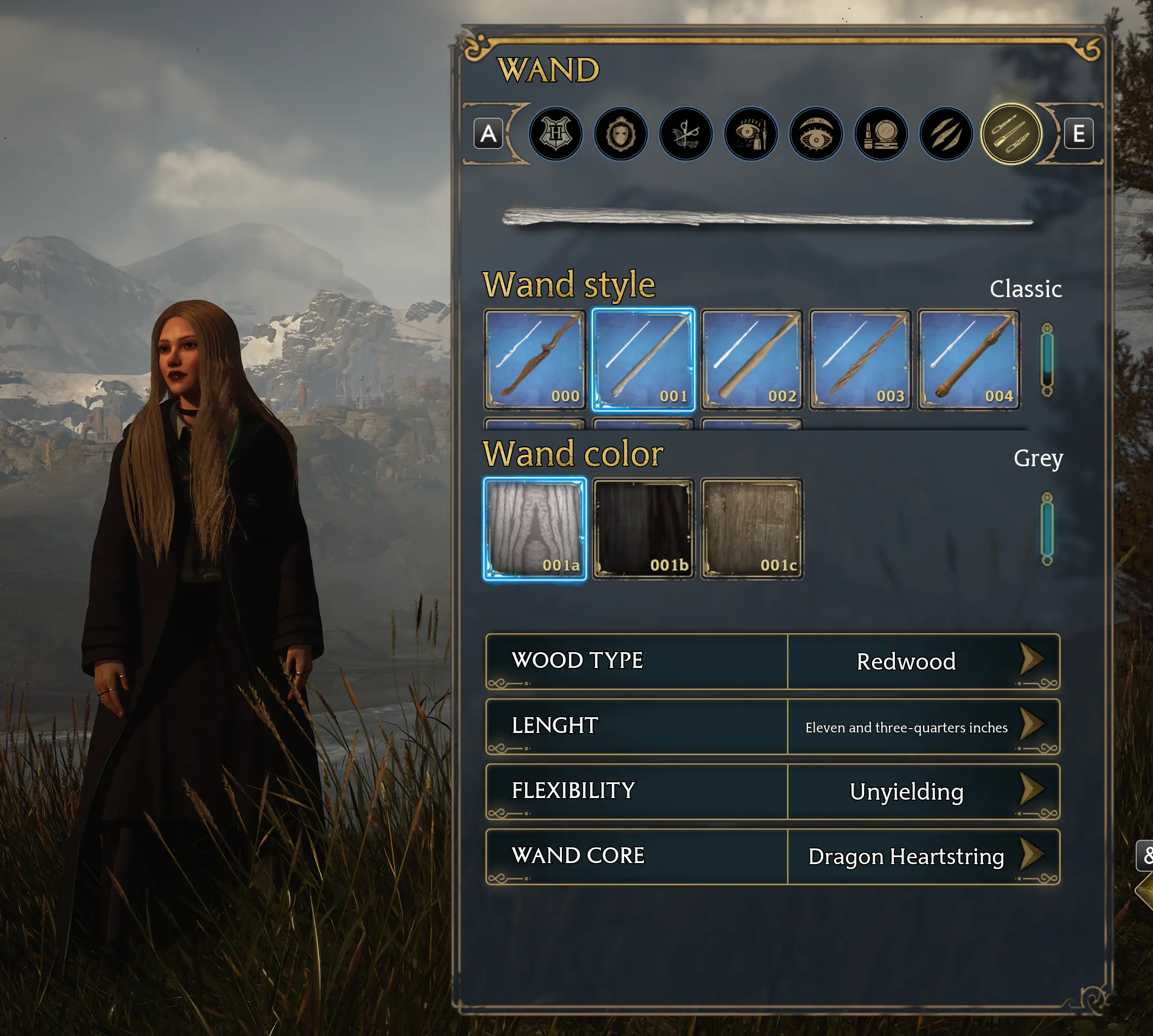Switch to the eyebrow tab
Screen dimensions: 1153x1036
[x=815, y=134]
